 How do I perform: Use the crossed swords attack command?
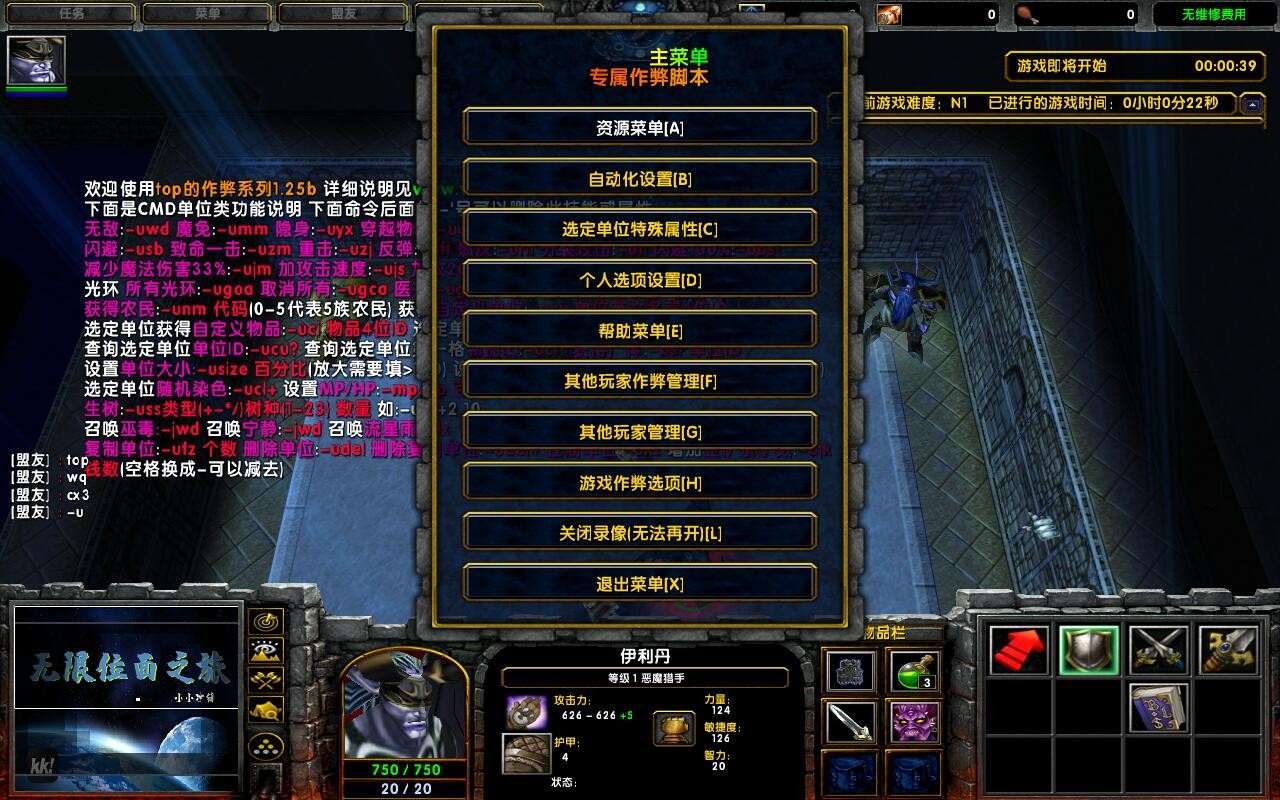(1158, 650)
